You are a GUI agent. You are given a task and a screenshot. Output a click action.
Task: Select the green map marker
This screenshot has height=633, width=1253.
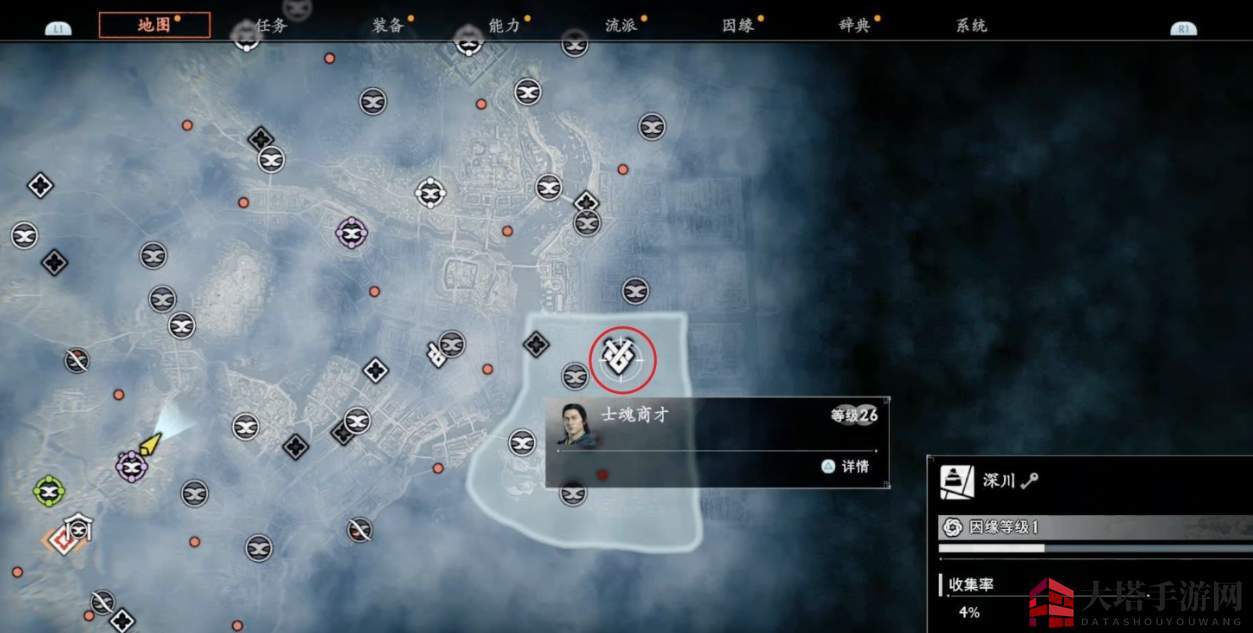[48, 491]
